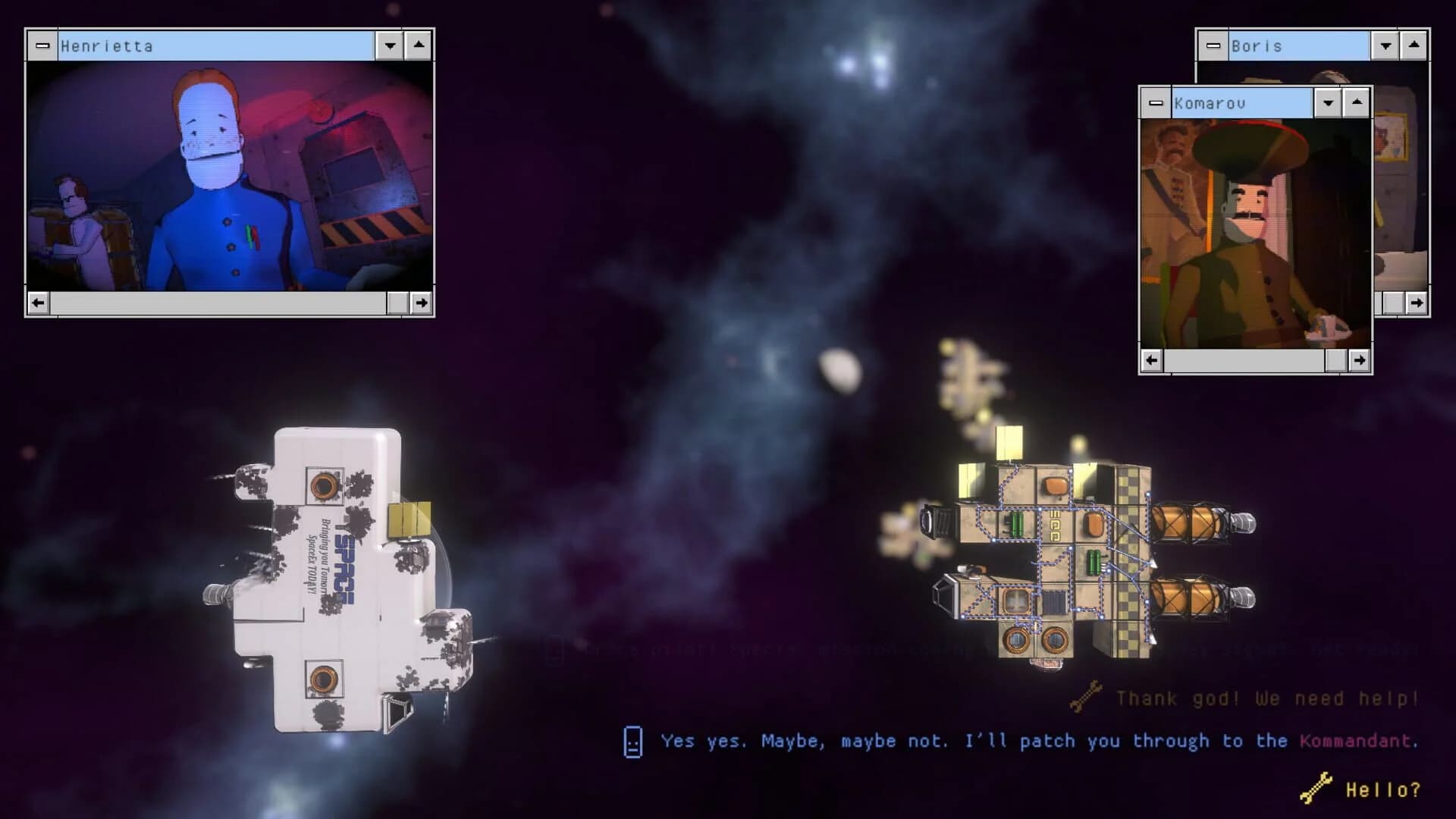Click the radio face icon beside the Kommandant message
1456x819 pixels.
[x=631, y=741]
